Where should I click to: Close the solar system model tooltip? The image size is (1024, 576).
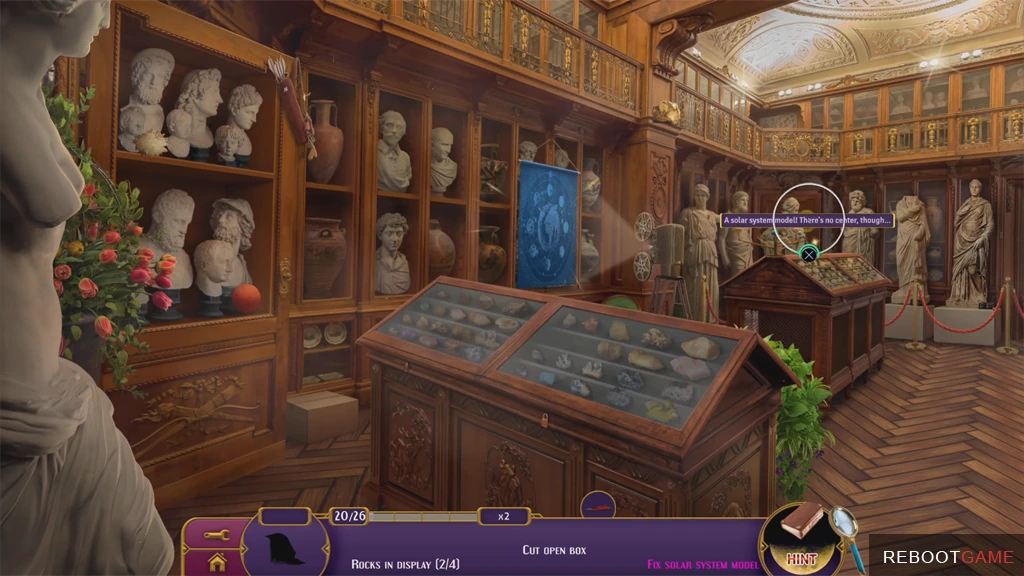click(x=808, y=255)
